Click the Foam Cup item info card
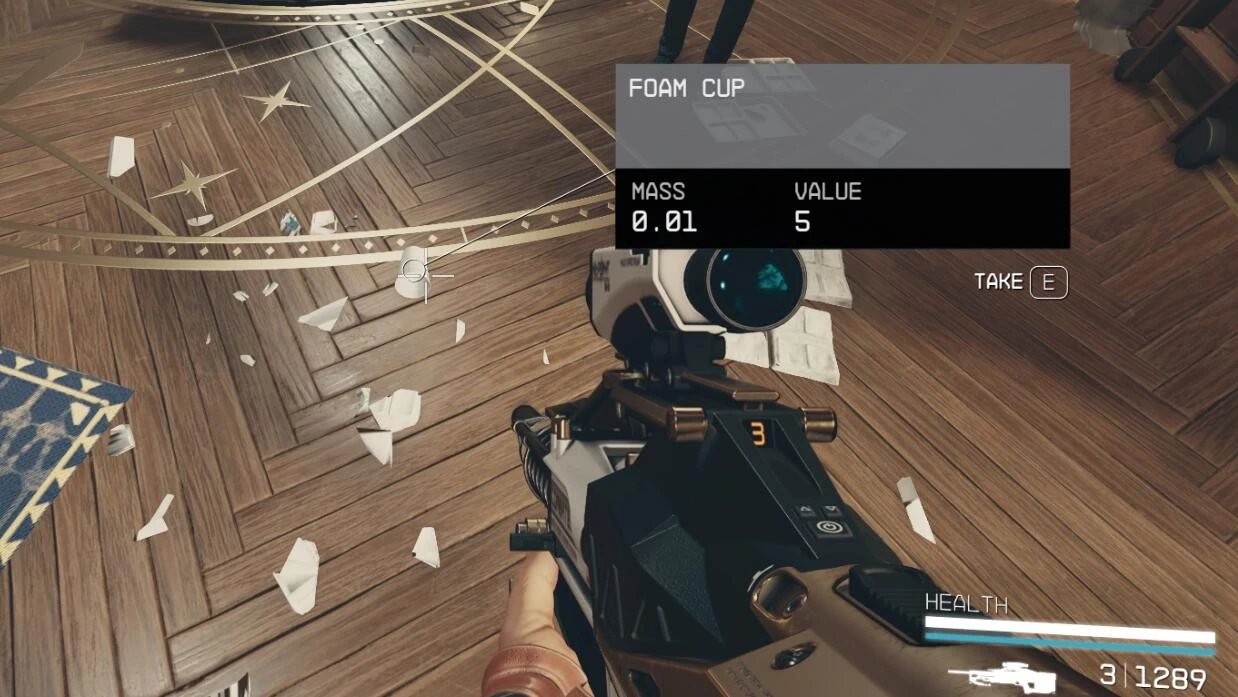Screen dimensions: 1238x697 842,156
